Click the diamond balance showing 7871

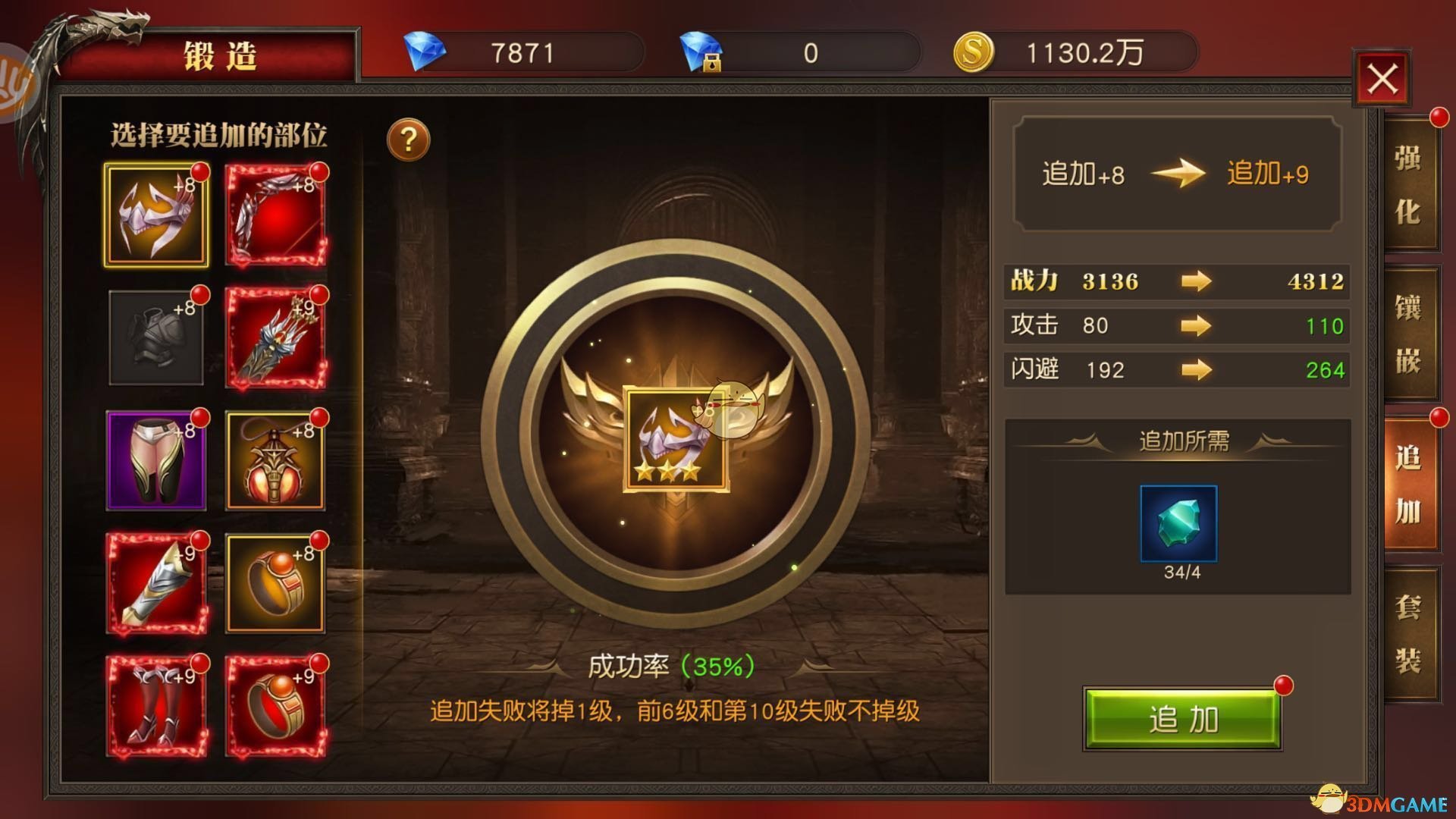523,52
